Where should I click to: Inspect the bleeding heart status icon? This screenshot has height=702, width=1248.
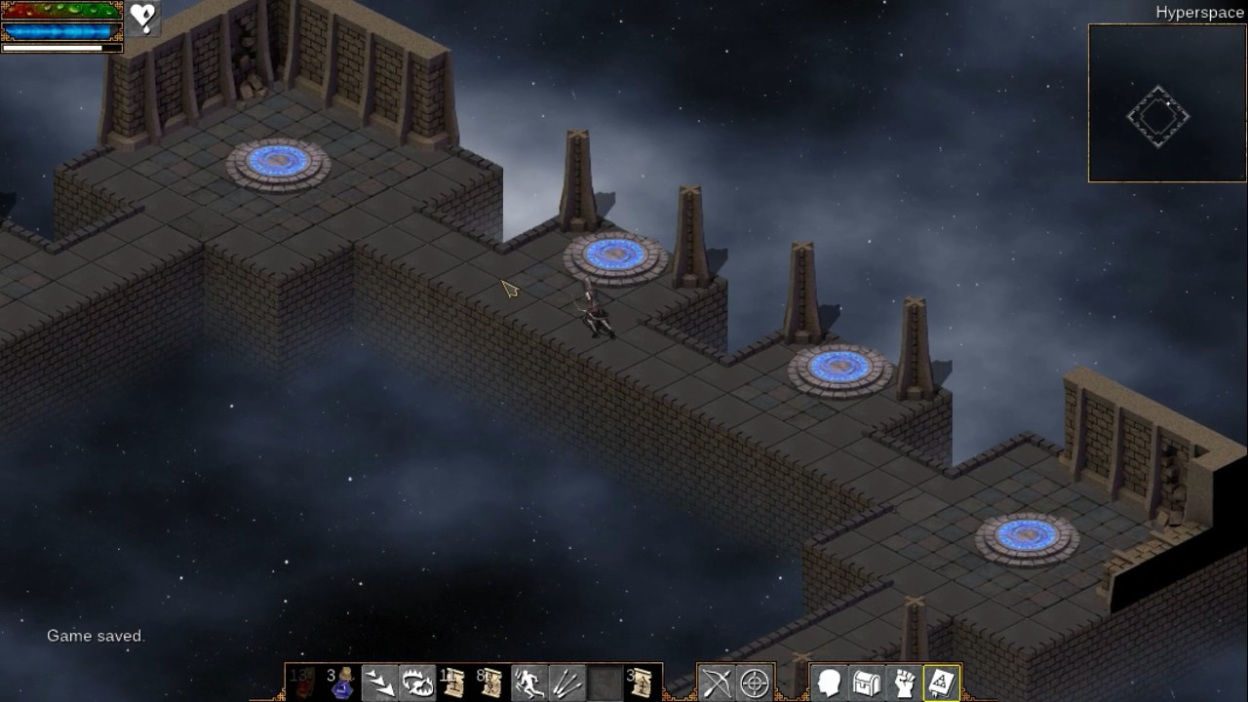(x=143, y=18)
